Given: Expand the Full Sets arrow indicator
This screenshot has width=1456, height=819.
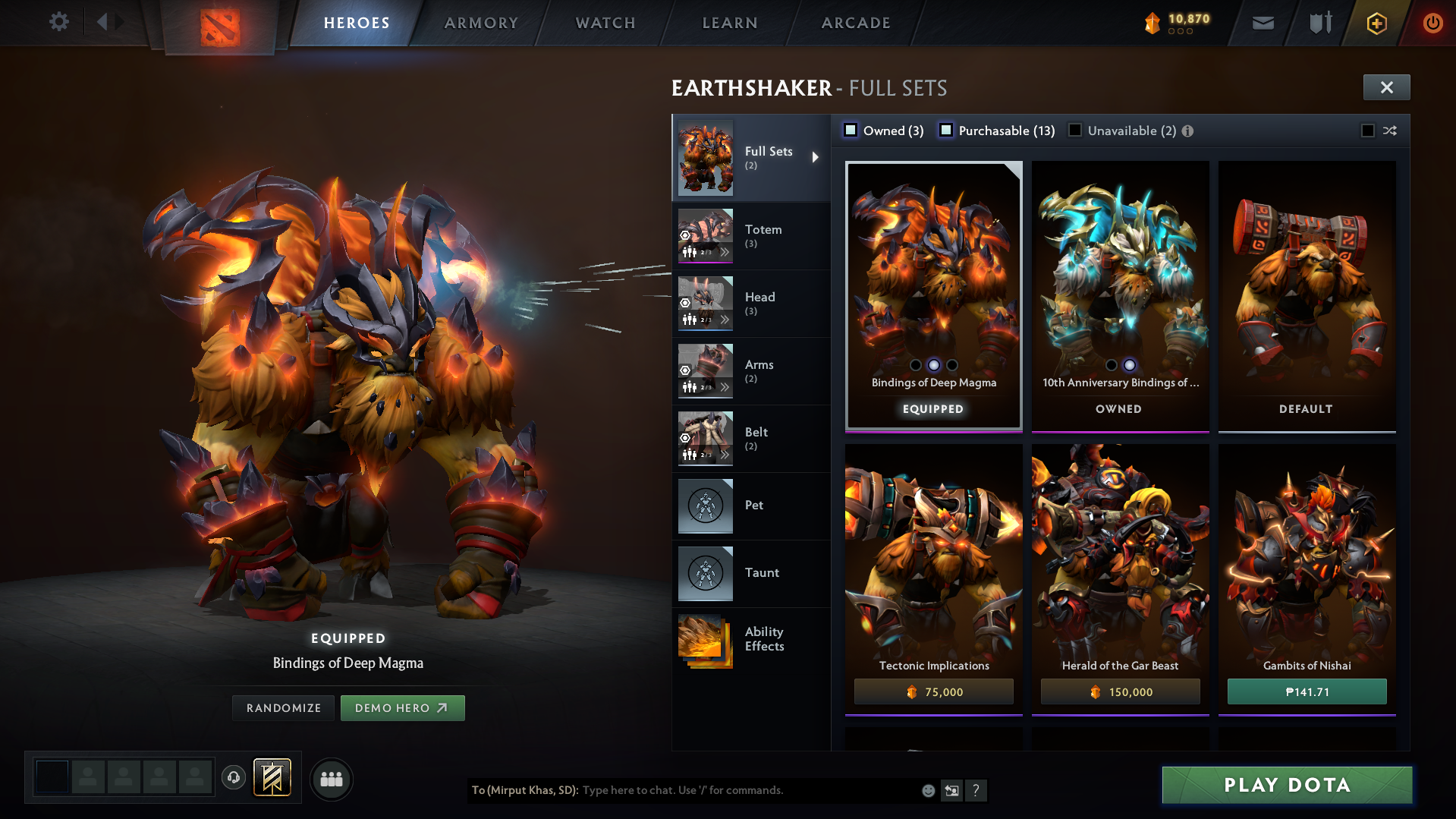Looking at the screenshot, I should tap(816, 158).
